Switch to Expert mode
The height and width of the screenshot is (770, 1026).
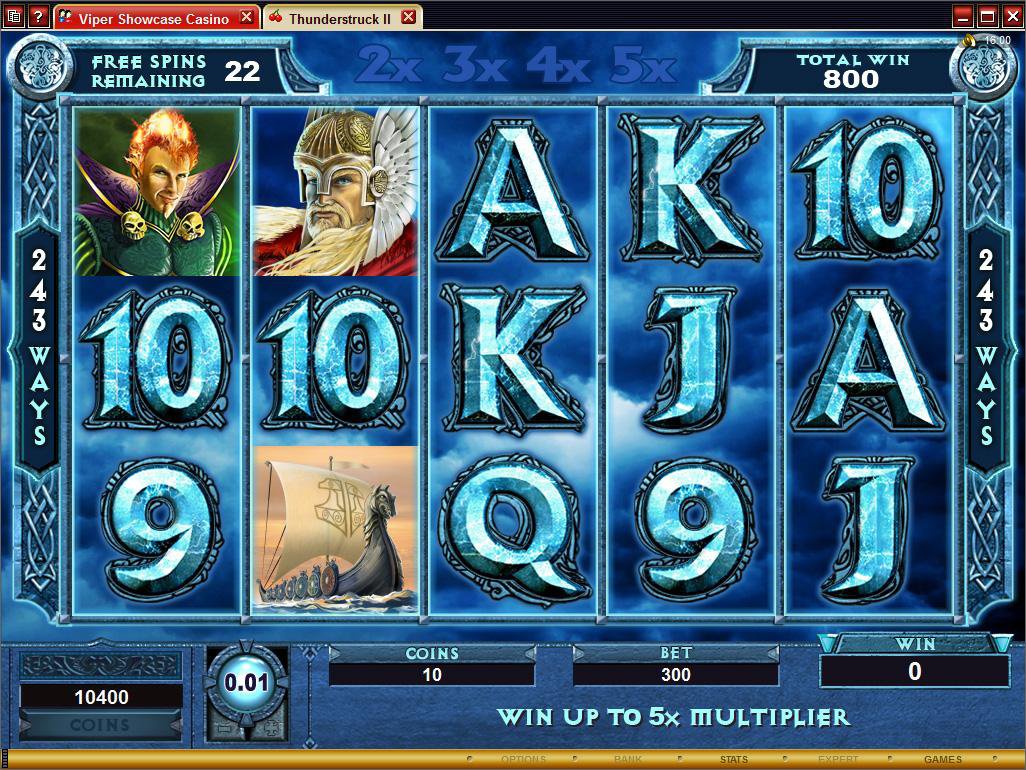(x=838, y=760)
